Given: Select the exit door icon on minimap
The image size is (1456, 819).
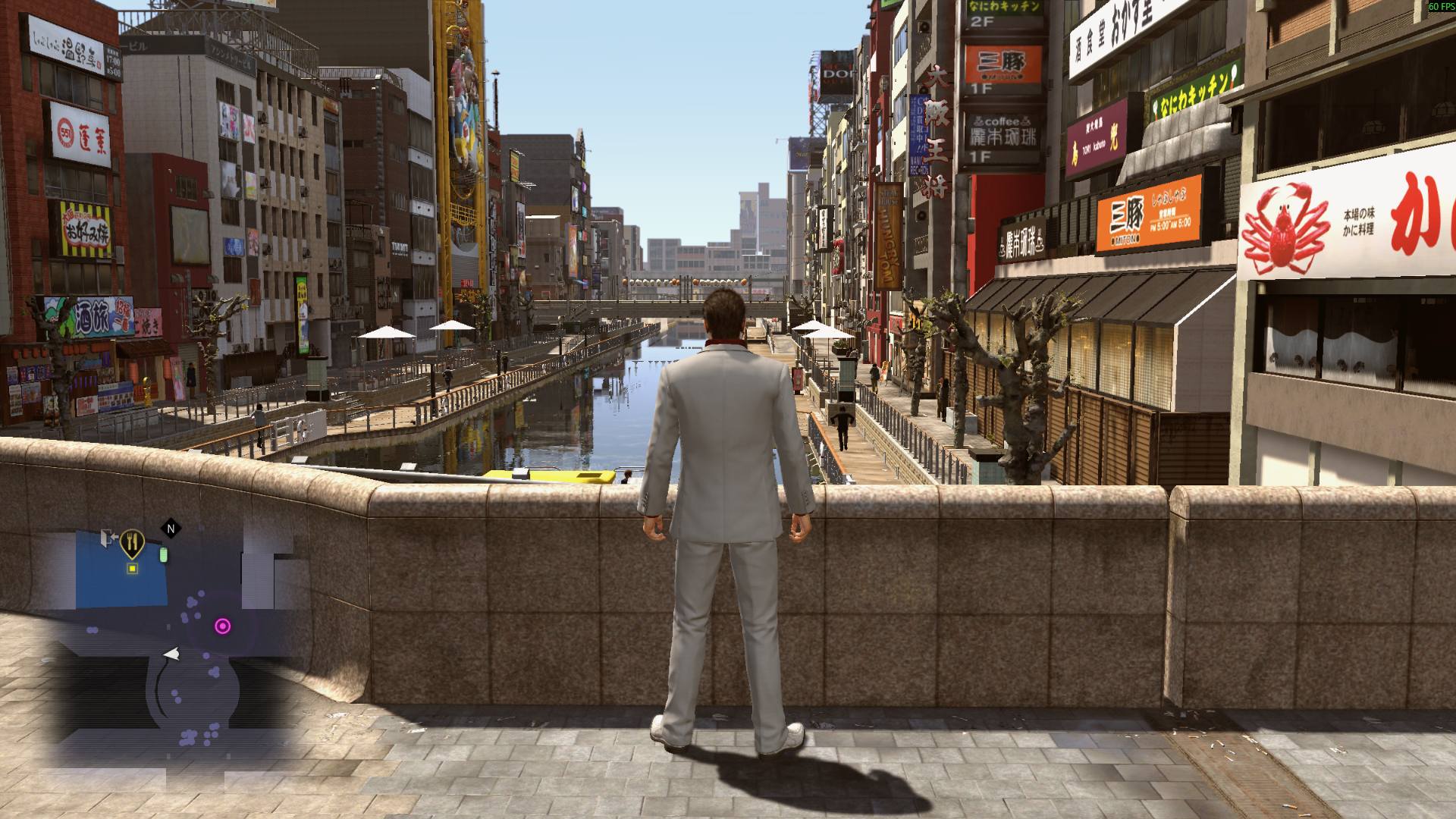Looking at the screenshot, I should 108,538.
